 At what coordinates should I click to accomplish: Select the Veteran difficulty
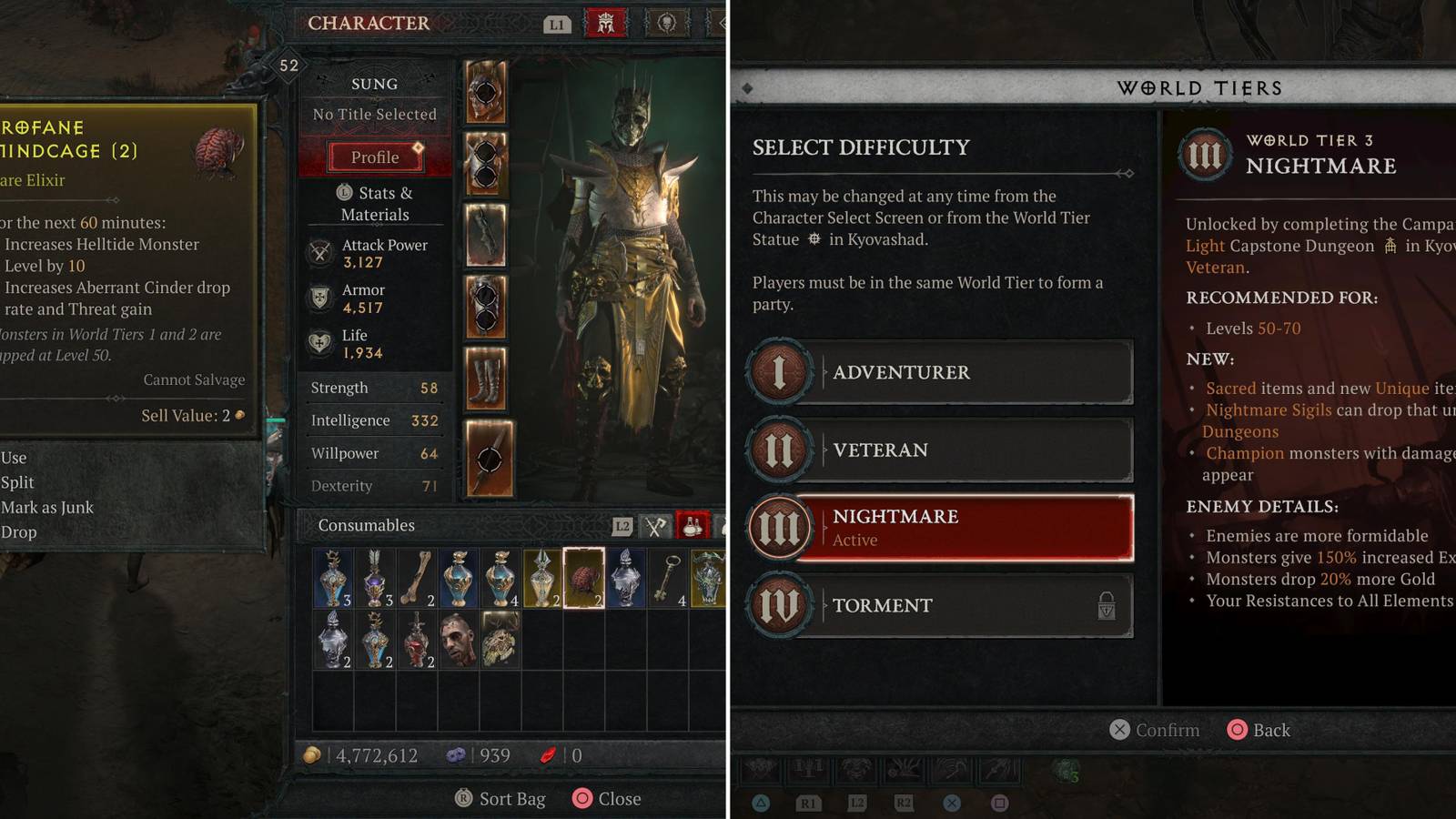[942, 450]
